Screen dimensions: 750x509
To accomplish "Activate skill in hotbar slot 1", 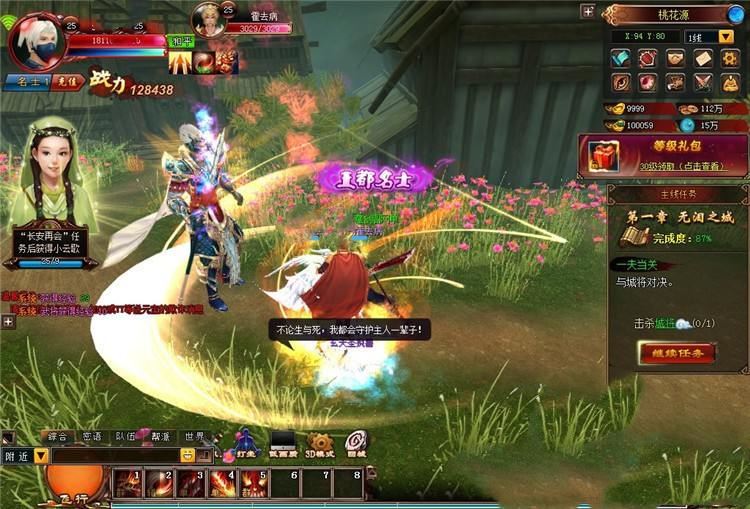I will click(127, 484).
